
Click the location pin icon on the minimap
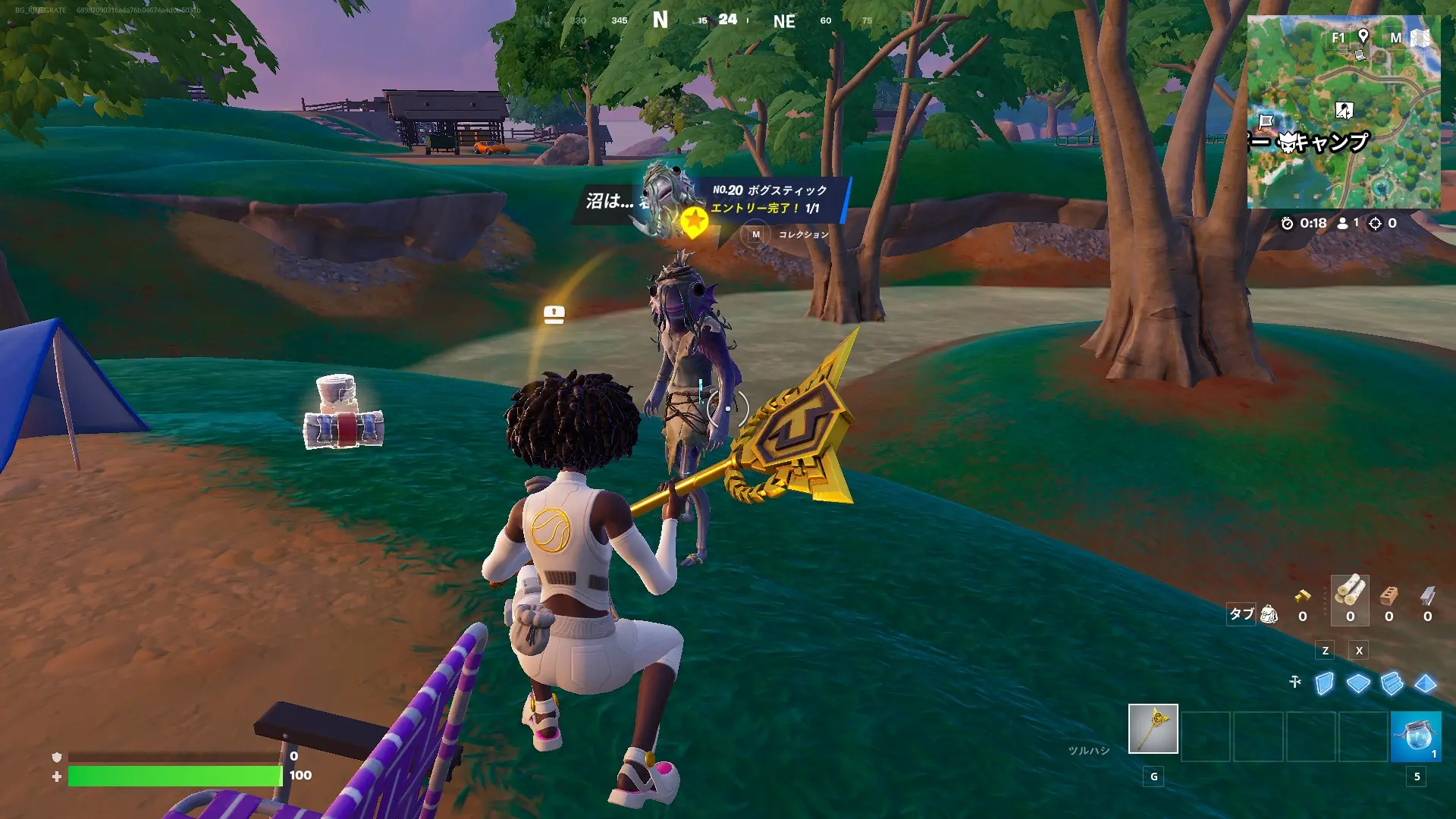click(x=1363, y=36)
